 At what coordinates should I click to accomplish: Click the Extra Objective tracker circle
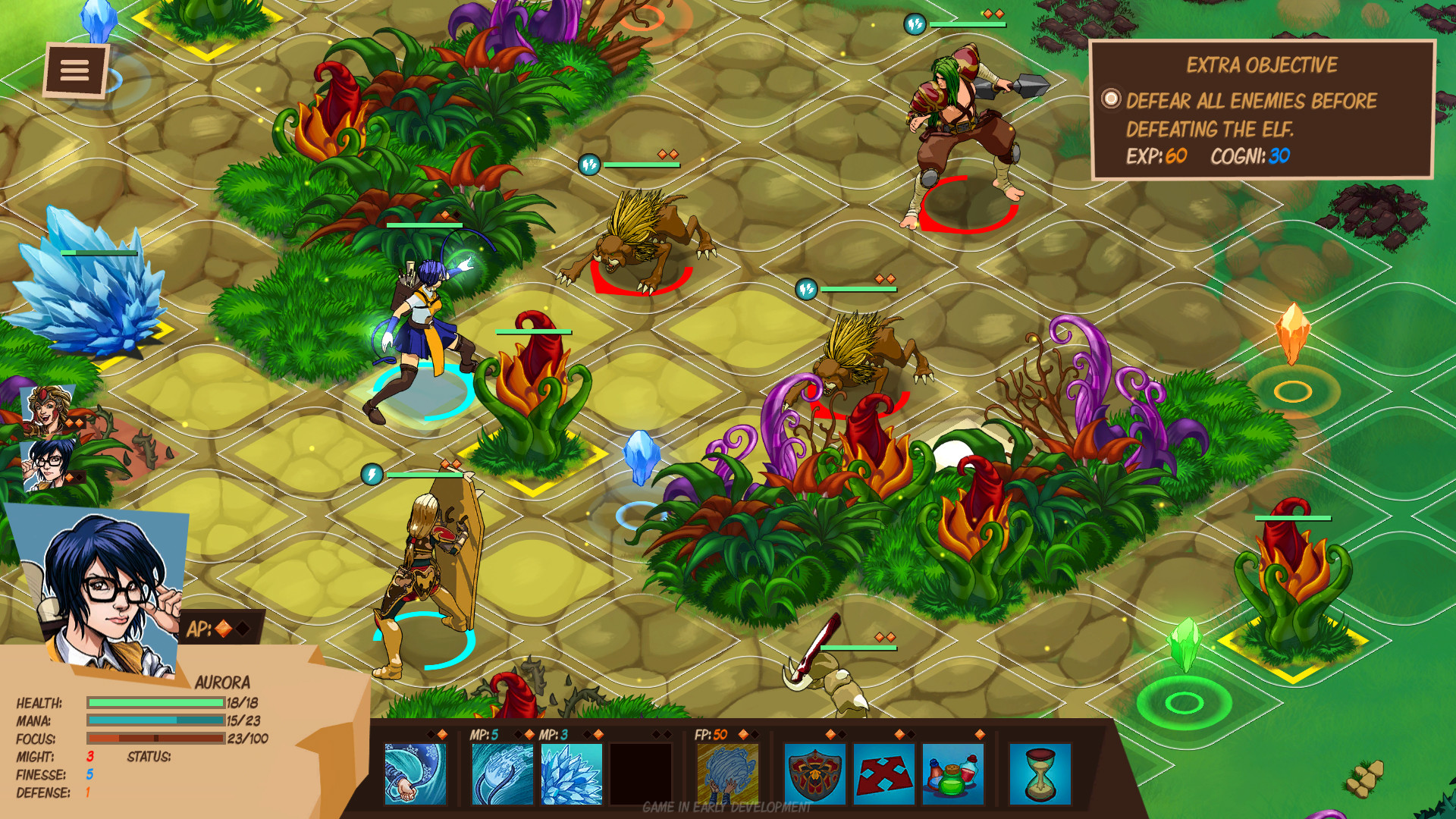pos(1110,97)
